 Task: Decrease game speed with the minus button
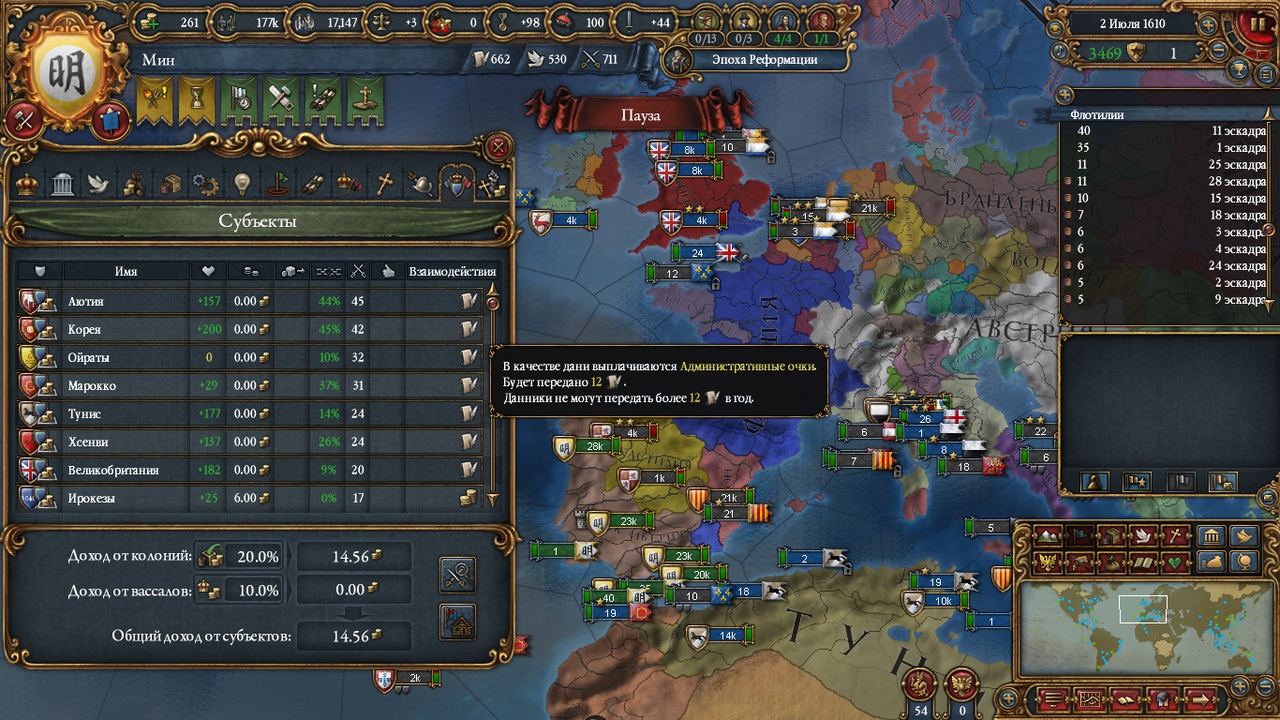tap(1218, 50)
